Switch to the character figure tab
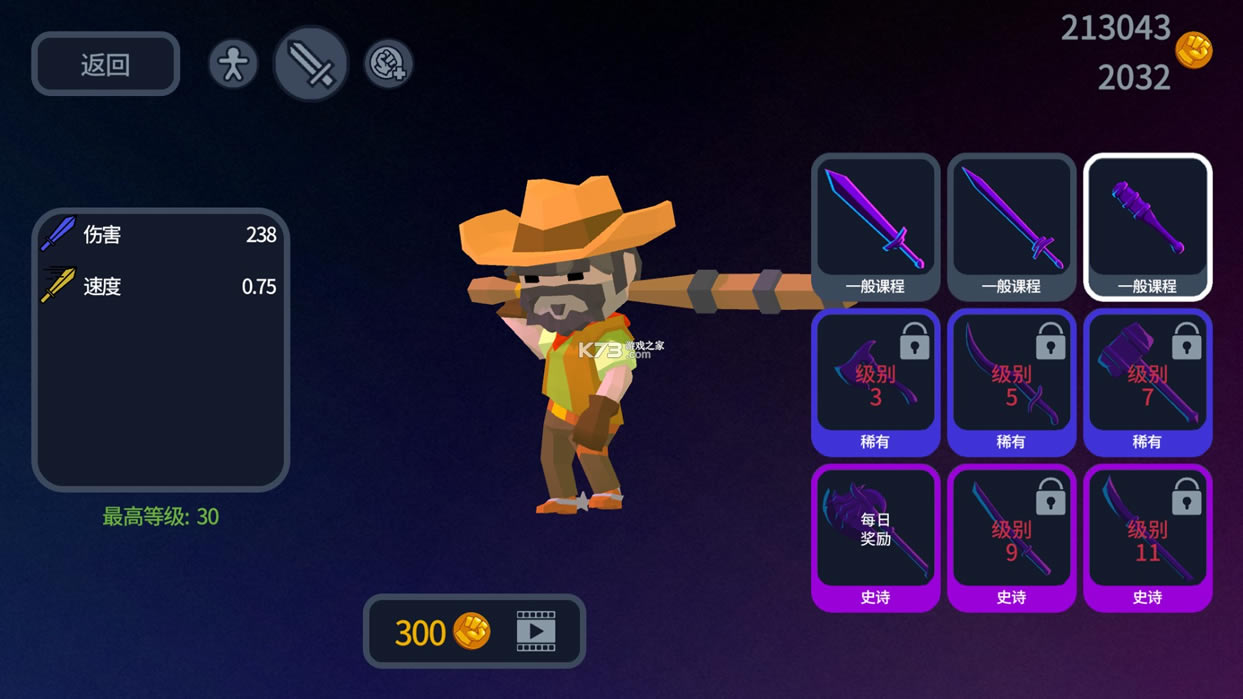Viewport: 1243px width, 699px height. coord(233,65)
